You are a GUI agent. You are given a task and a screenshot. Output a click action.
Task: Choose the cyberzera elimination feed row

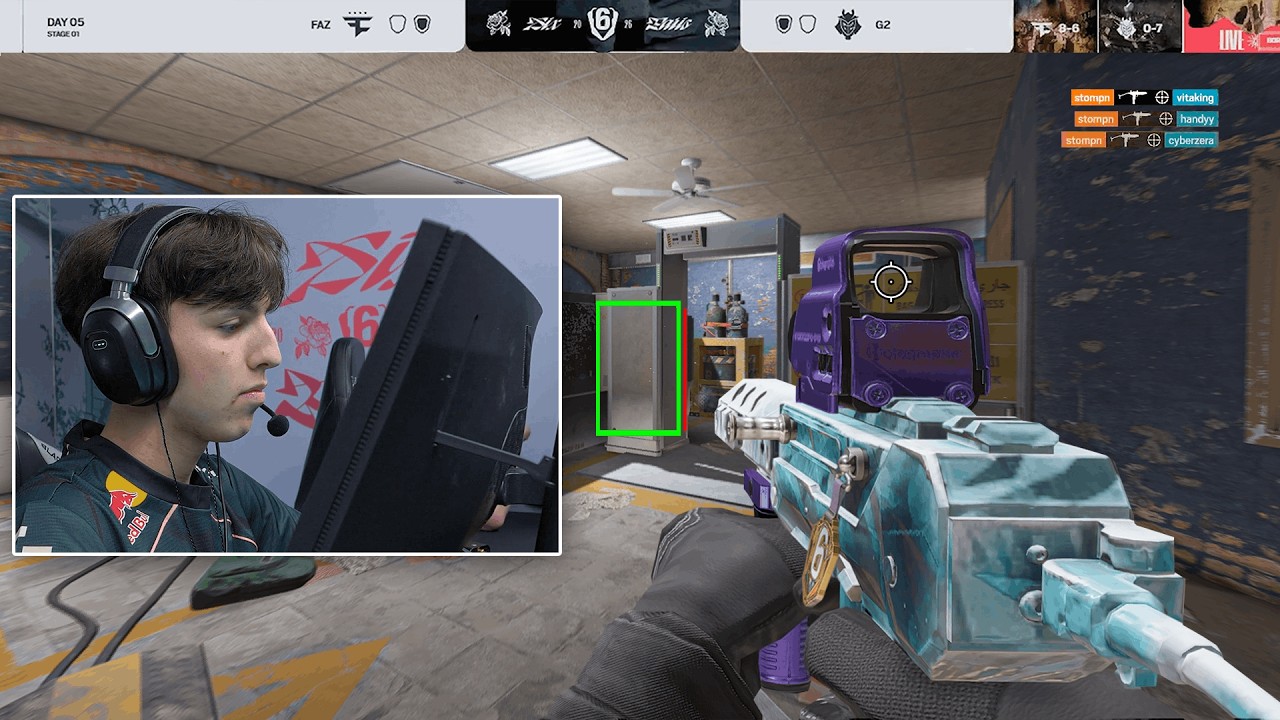[x=1139, y=141]
